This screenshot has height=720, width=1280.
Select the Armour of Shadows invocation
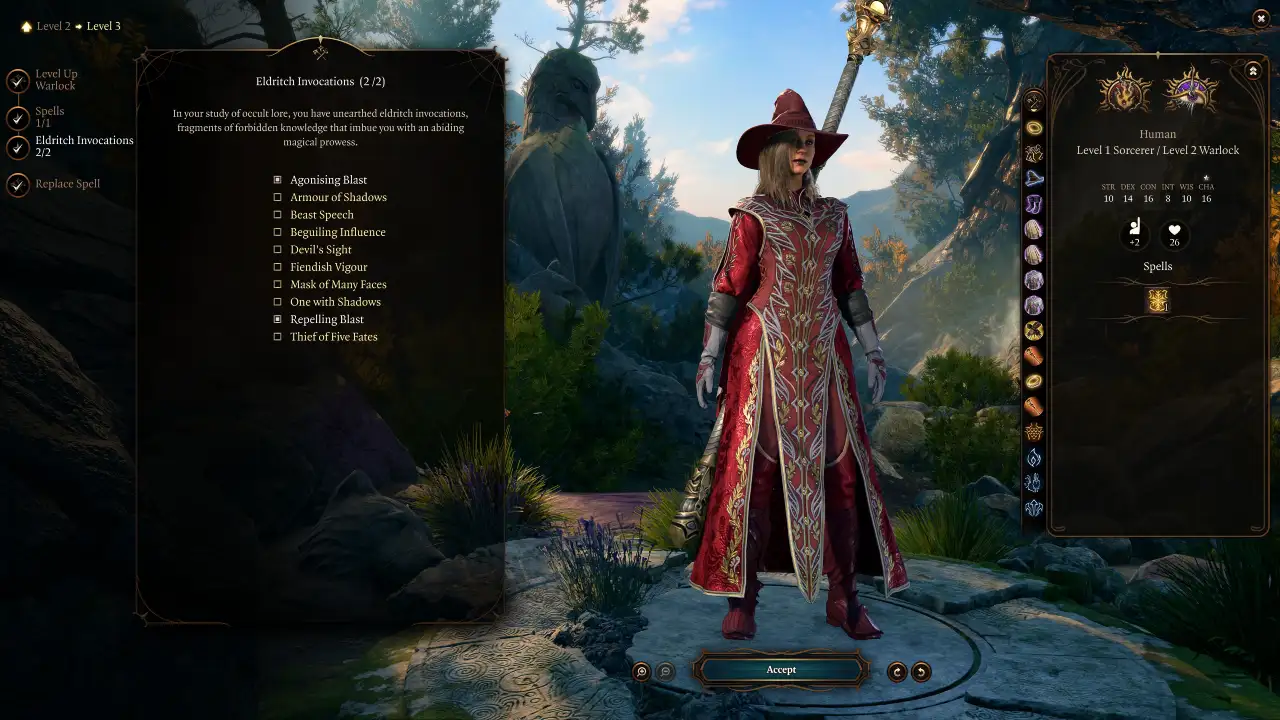pyautogui.click(x=278, y=197)
